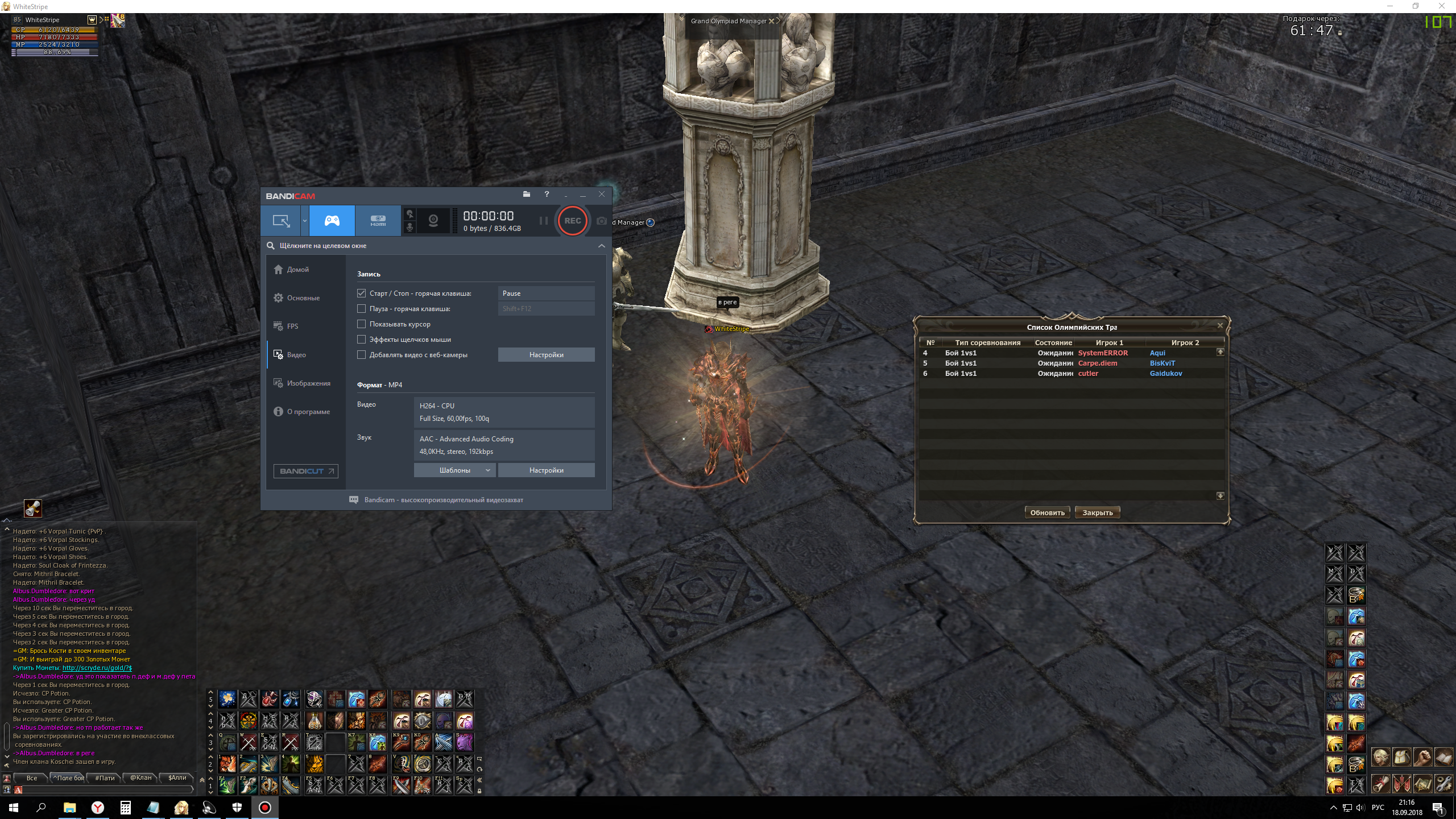The height and width of the screenshot is (819, 1456).
Task: Switch chat to the @Клан tab
Action: coord(140,778)
